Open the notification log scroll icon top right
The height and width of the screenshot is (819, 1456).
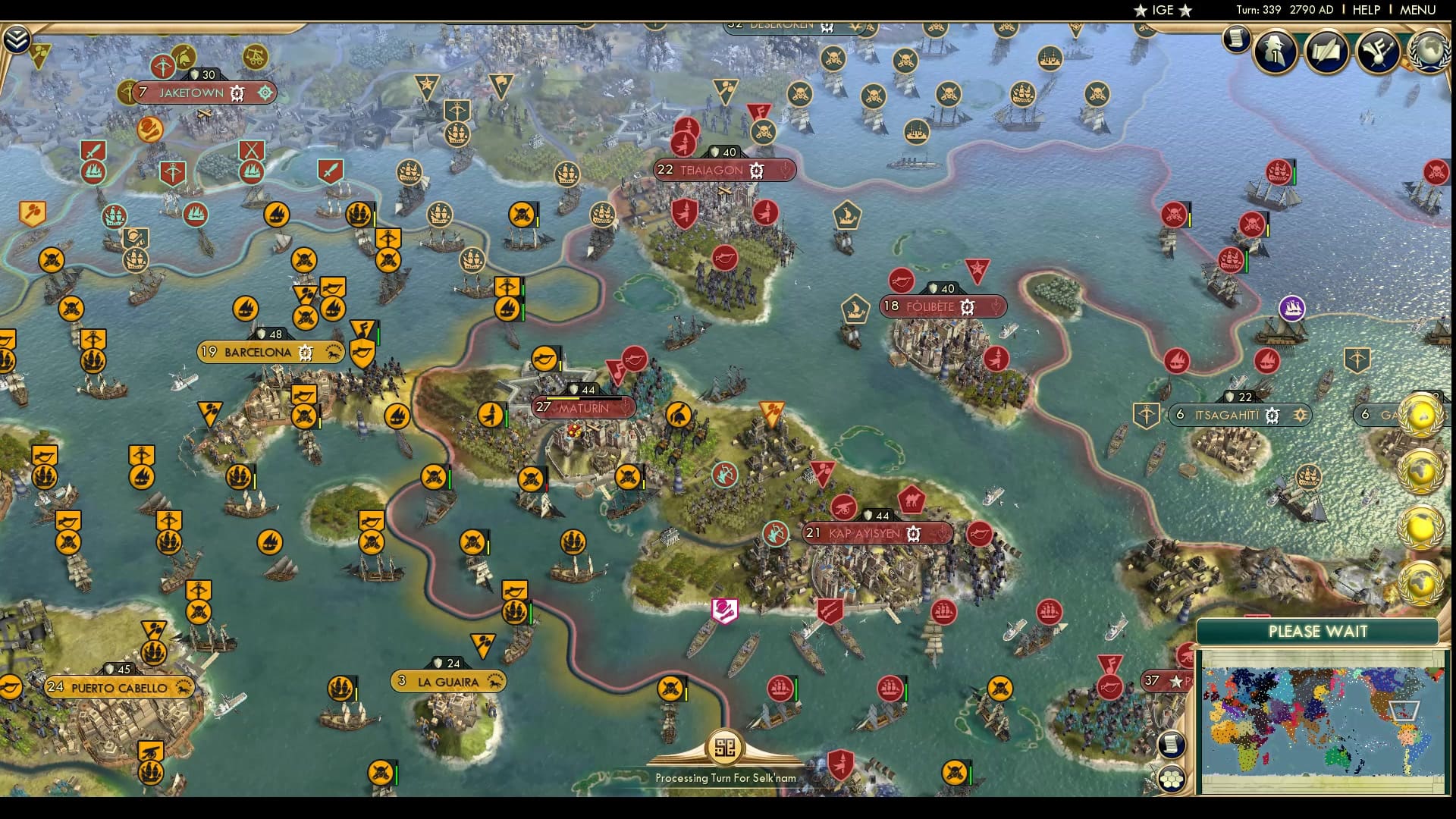click(x=1237, y=39)
